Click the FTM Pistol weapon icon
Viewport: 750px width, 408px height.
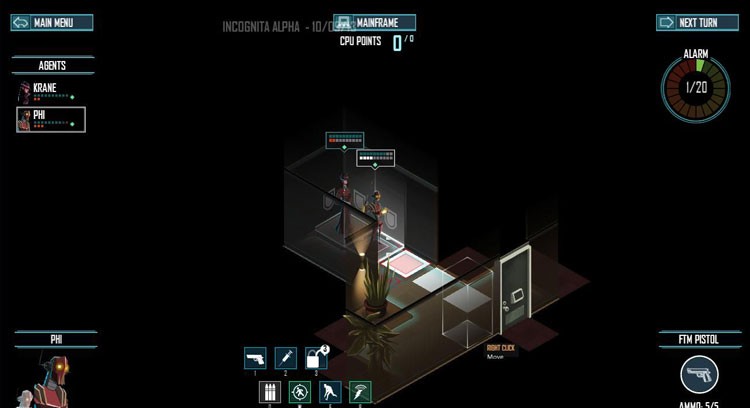(x=699, y=376)
